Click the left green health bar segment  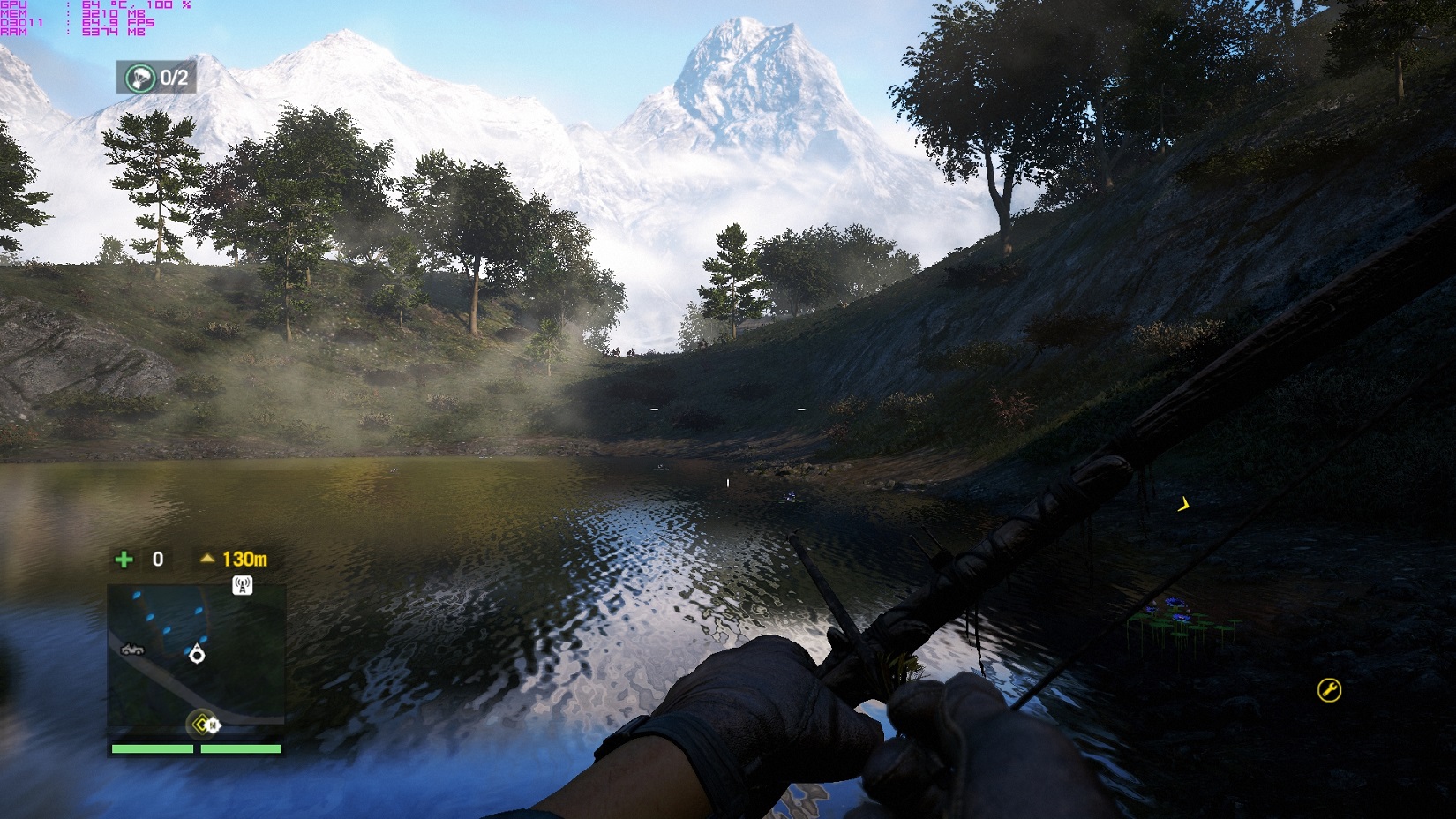point(152,748)
